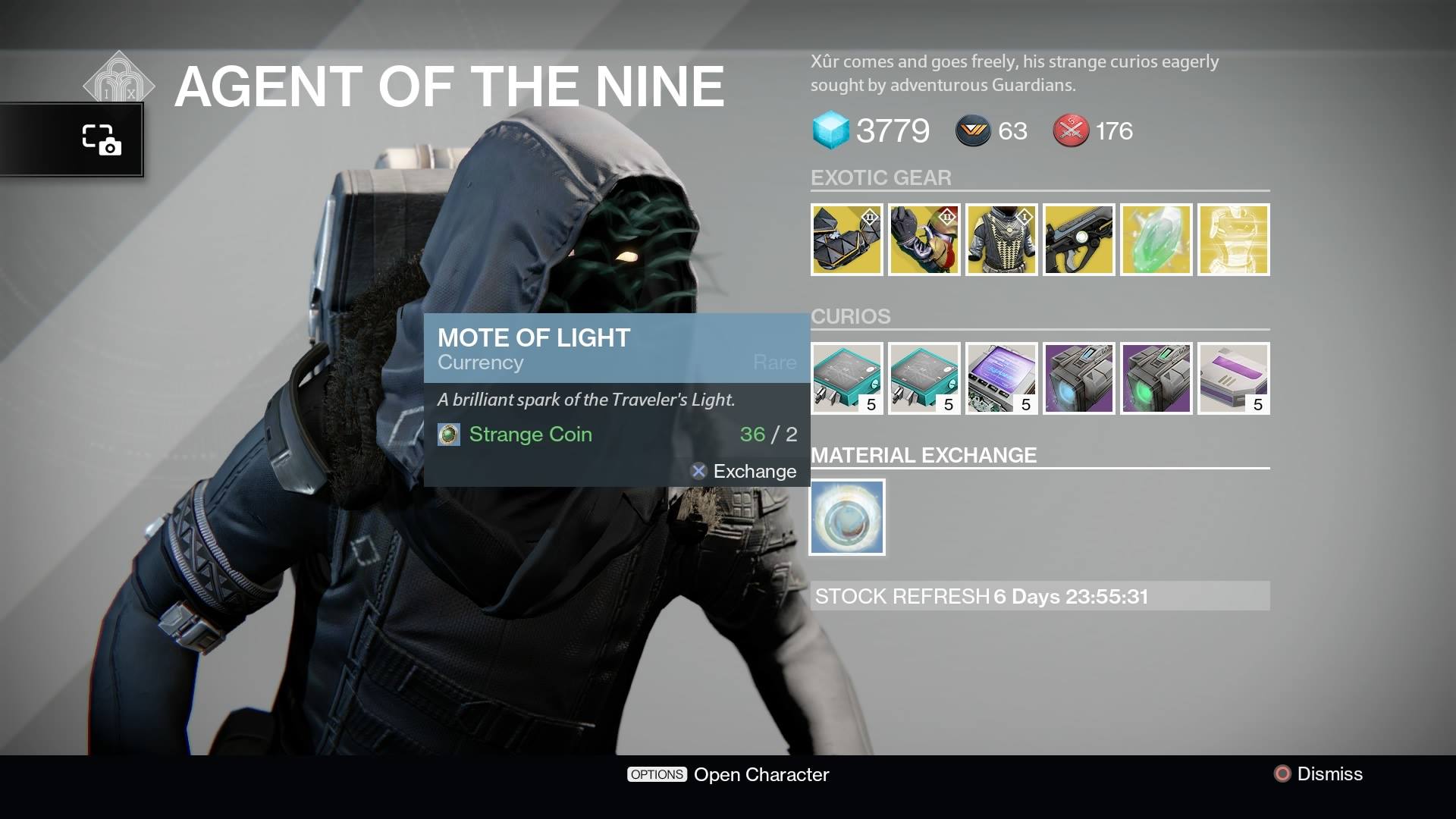The image size is (1456, 819).
Task: Select the exotic helmet in Exotic Gear
Action: [847, 240]
